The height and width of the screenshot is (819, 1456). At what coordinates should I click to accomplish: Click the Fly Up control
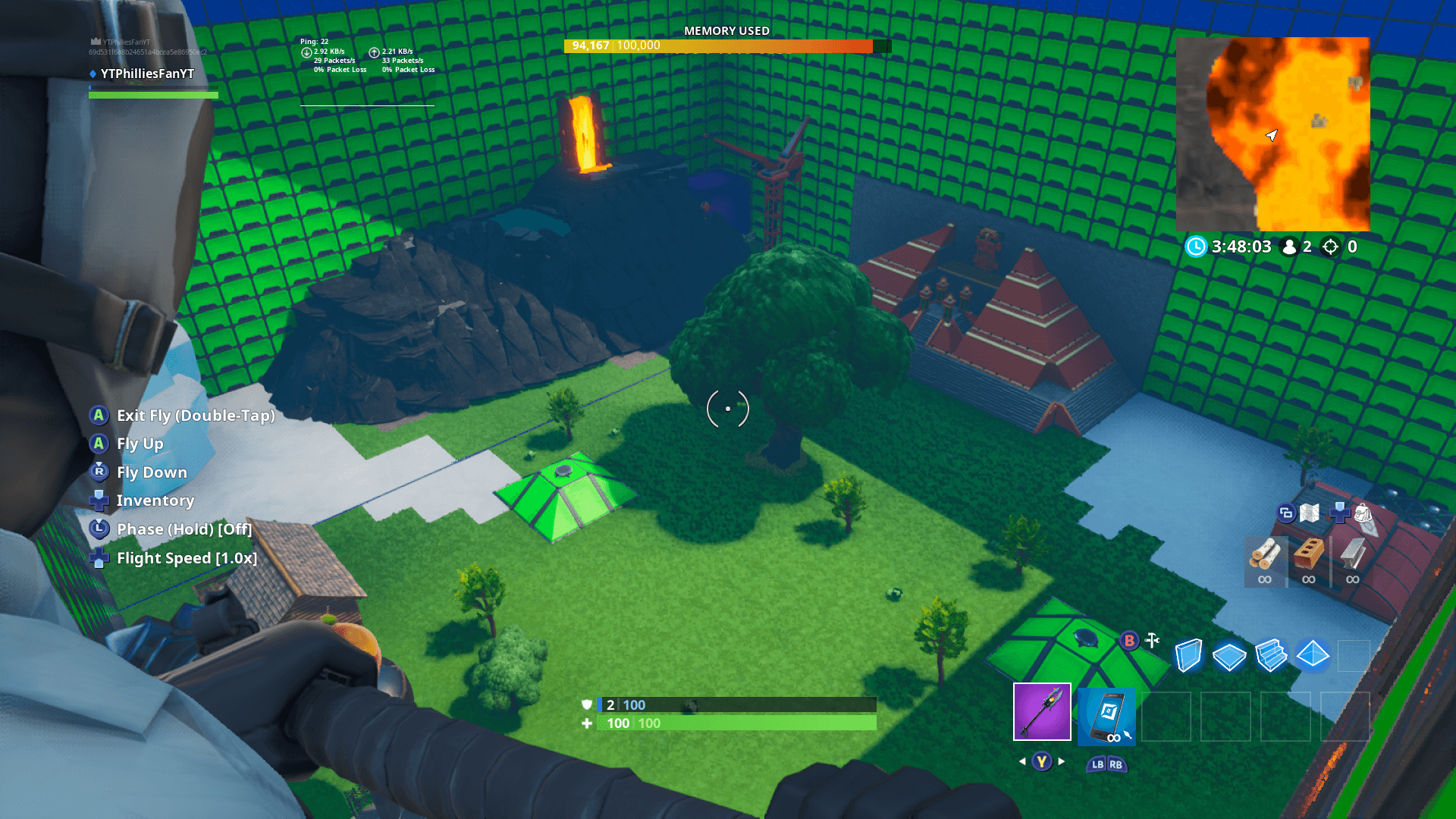click(x=140, y=444)
